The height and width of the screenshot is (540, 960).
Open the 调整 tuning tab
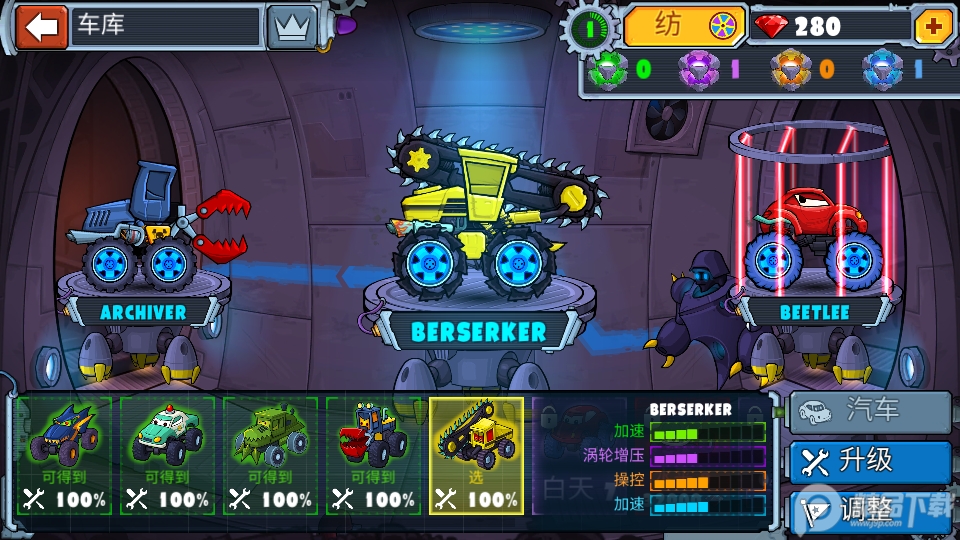(870, 509)
